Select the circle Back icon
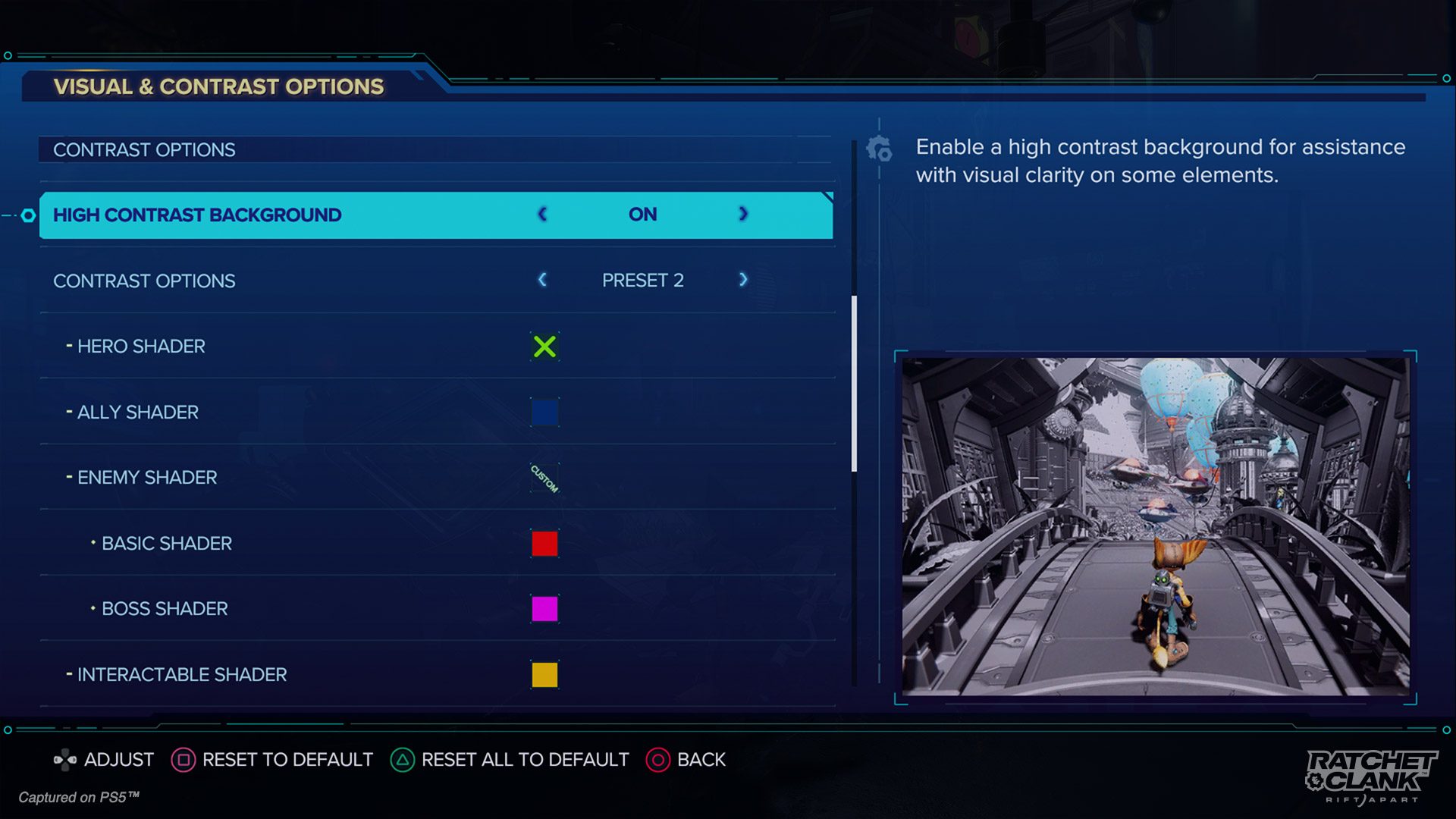1456x819 pixels. (x=657, y=760)
